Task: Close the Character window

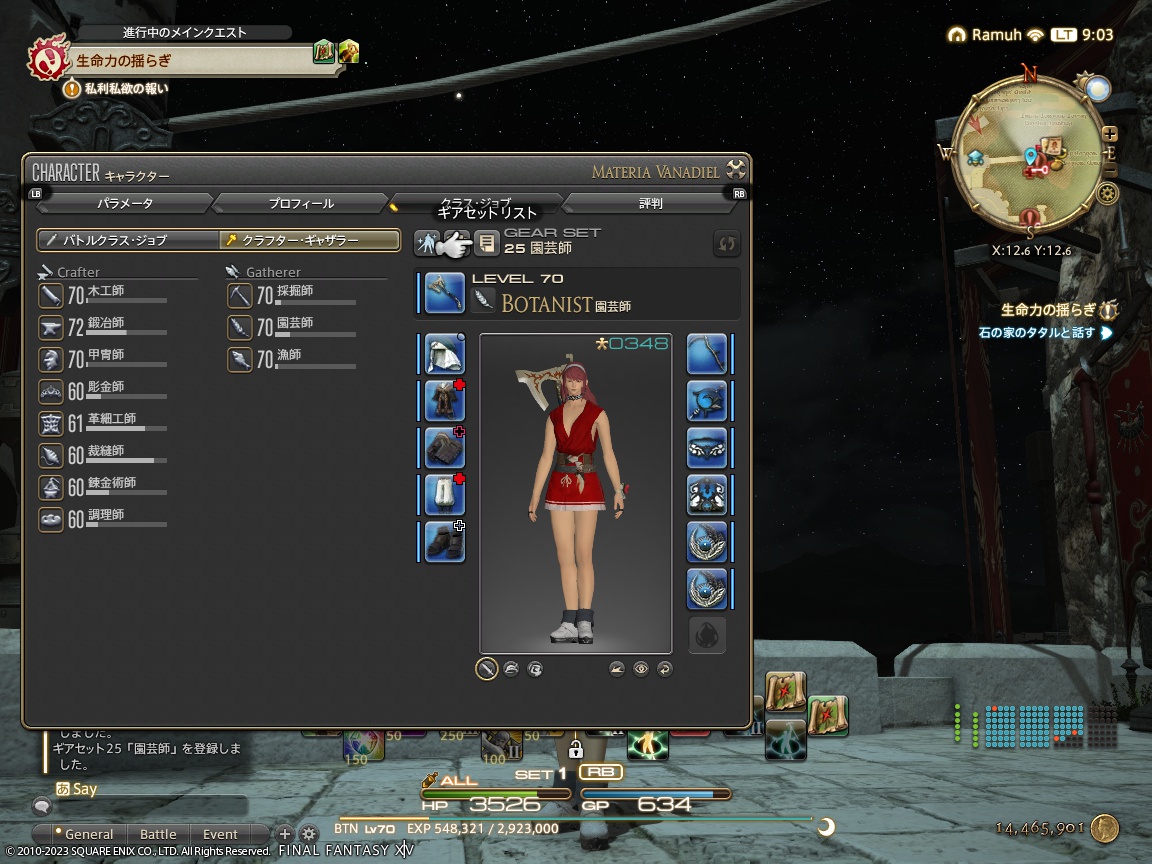Action: 736,169
